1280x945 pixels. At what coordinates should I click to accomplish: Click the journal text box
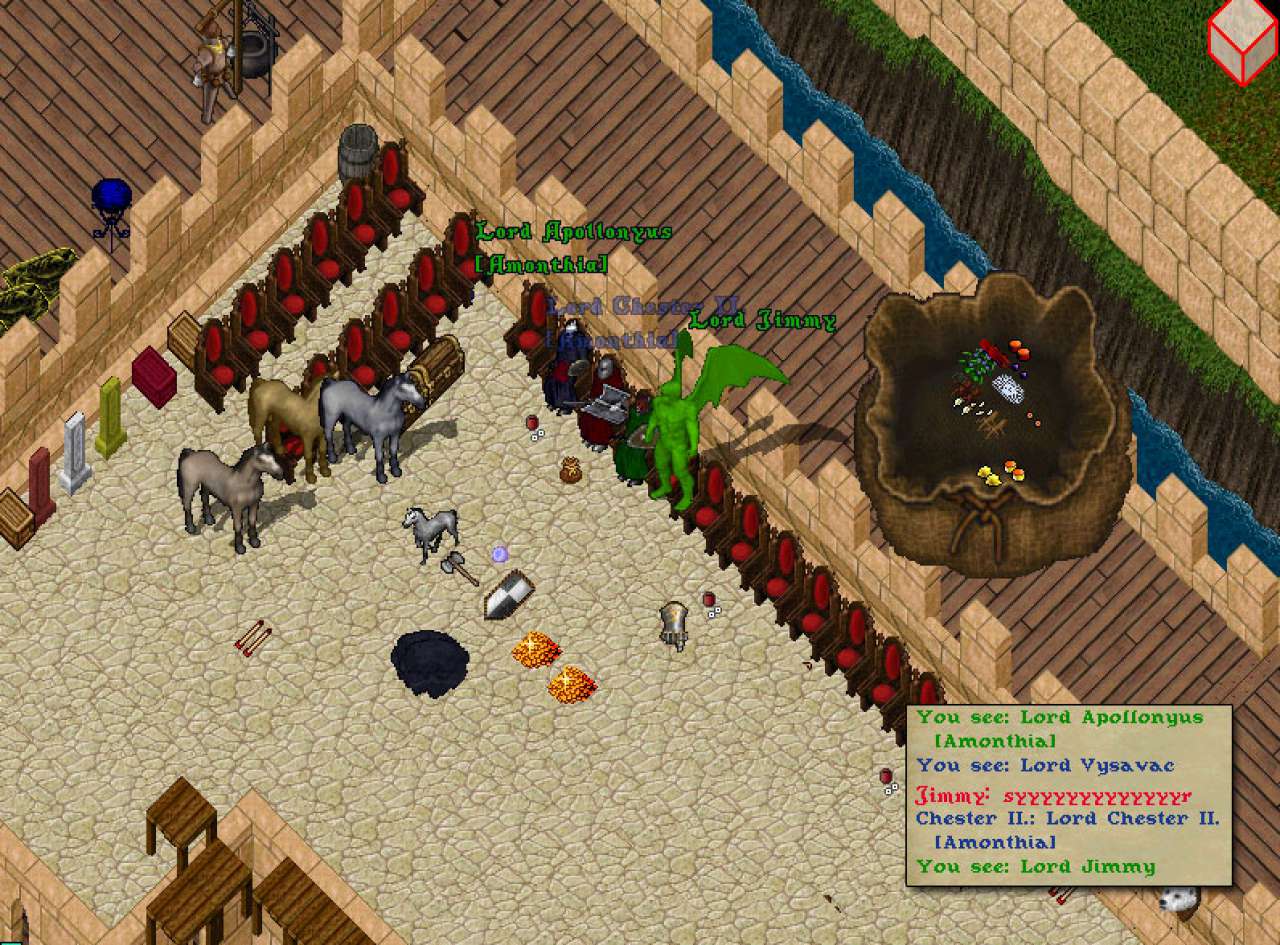click(x=1068, y=795)
